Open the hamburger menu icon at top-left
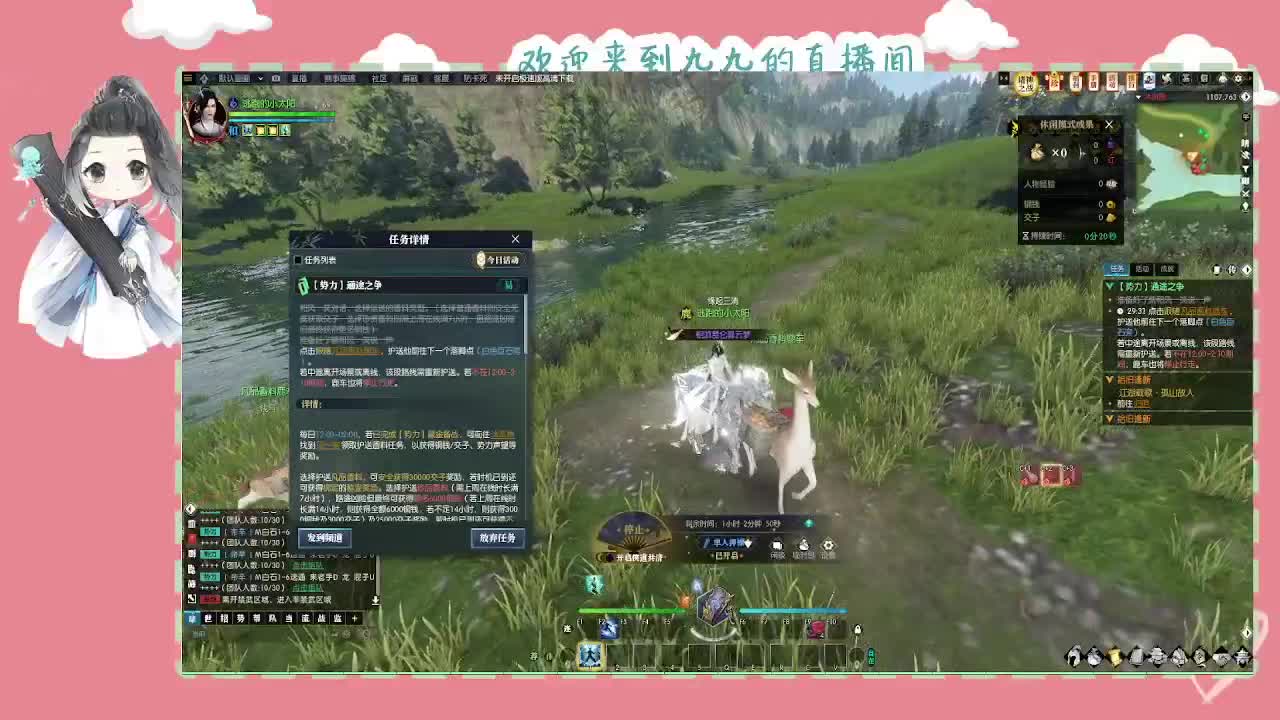Screen dimensions: 1280x720 point(187,76)
